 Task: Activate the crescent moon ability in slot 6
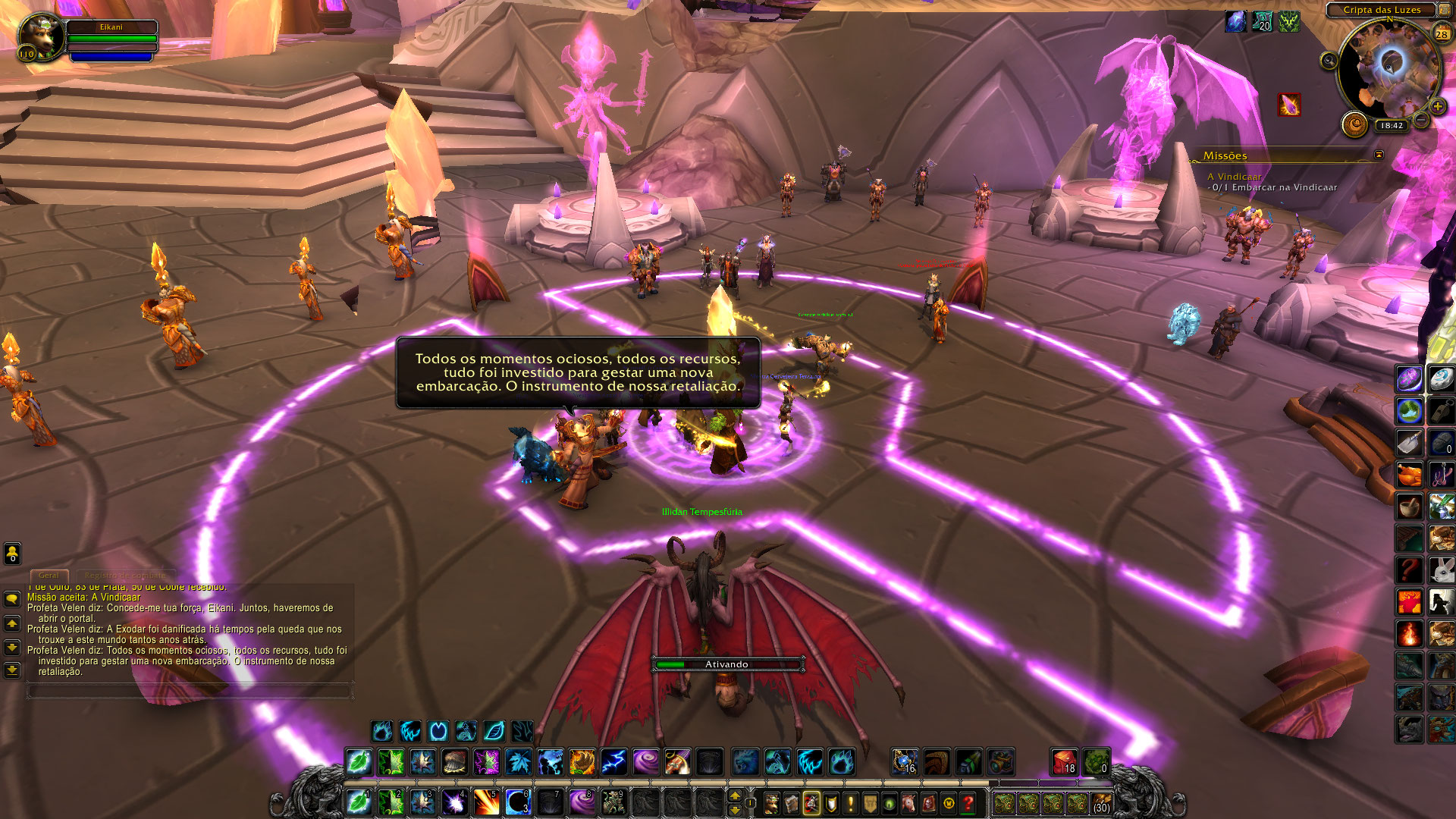coord(518,802)
